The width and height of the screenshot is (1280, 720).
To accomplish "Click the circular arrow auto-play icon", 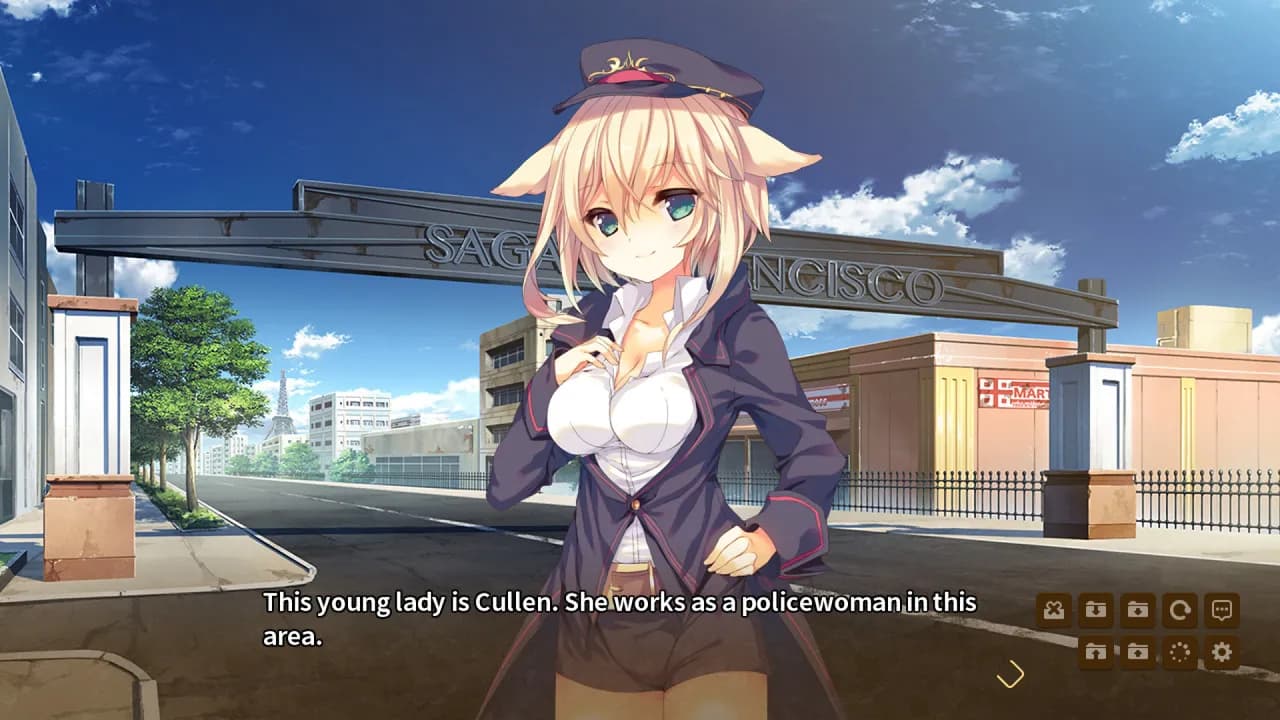I will click(x=1180, y=610).
